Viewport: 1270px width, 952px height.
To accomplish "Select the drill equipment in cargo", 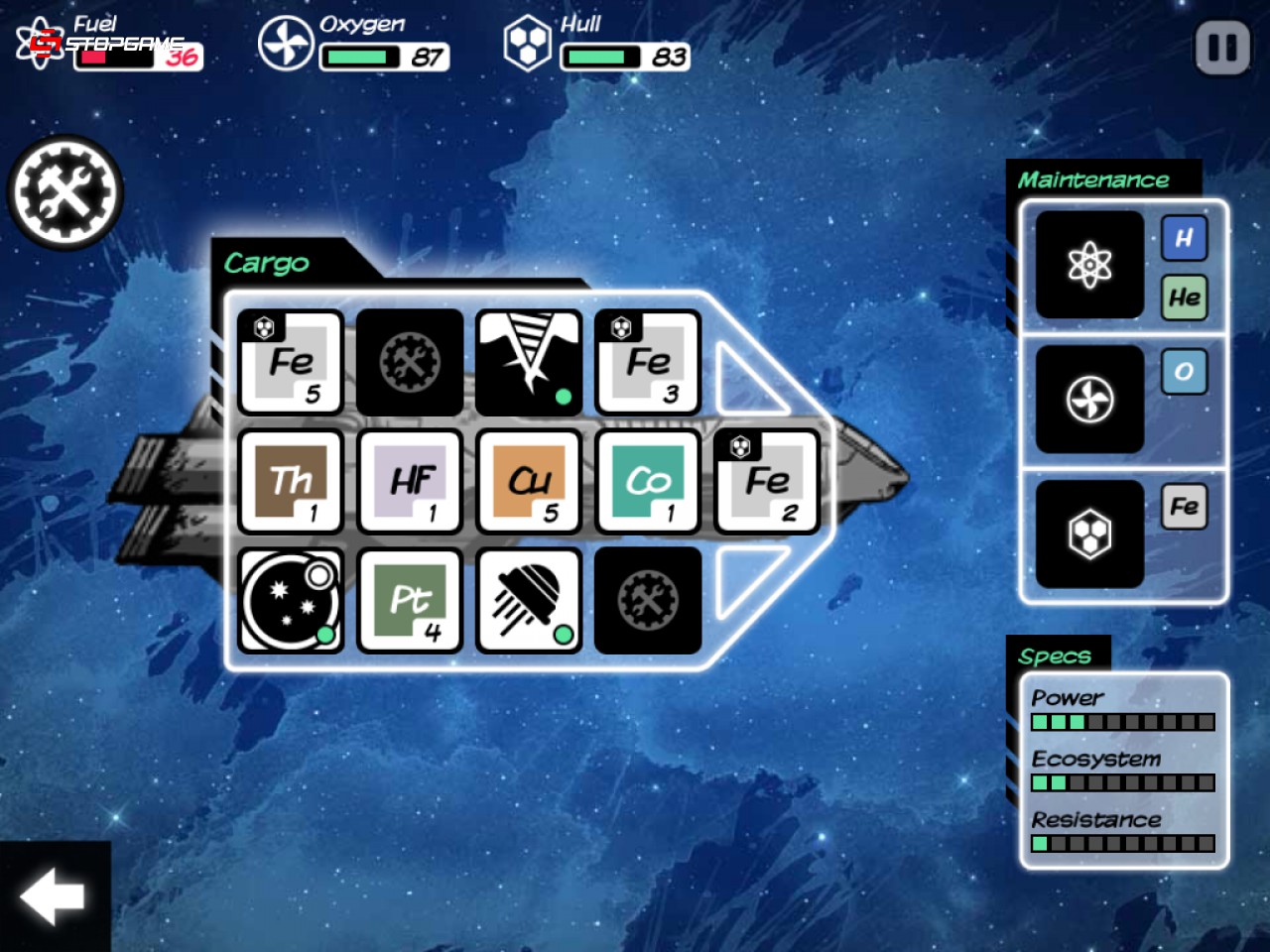I will click(x=529, y=364).
